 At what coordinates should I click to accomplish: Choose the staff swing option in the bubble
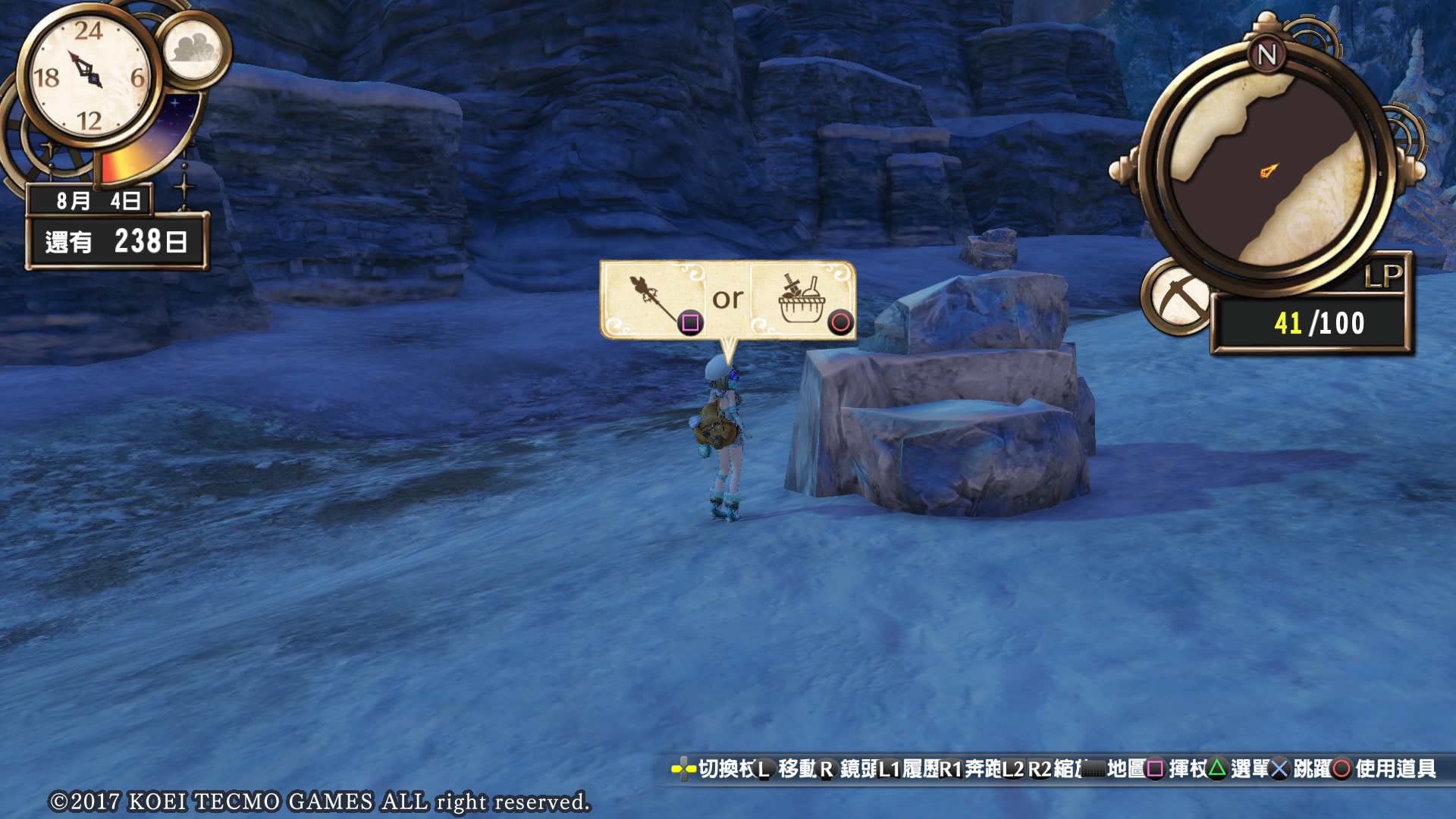(657, 300)
